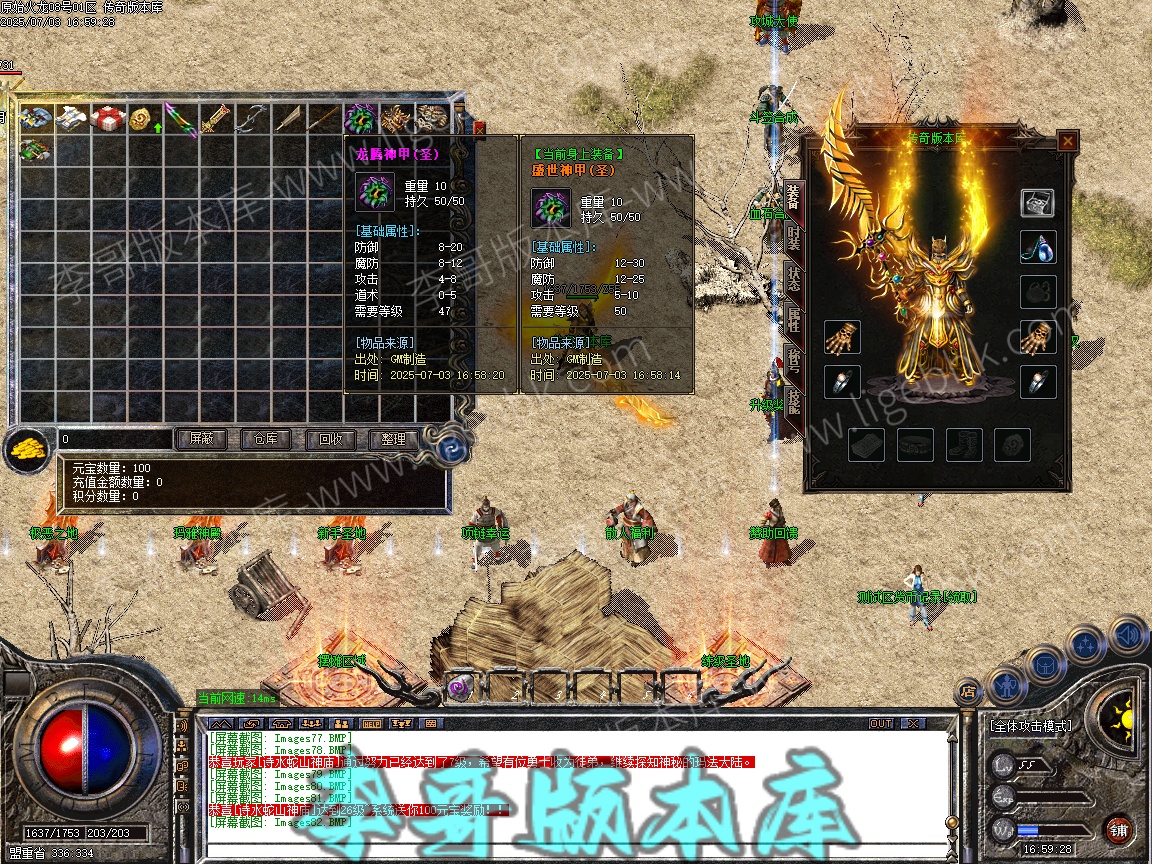Viewport: 1152px width, 864px height.
Task: Open the 状态 status tab
Action: [x=792, y=279]
